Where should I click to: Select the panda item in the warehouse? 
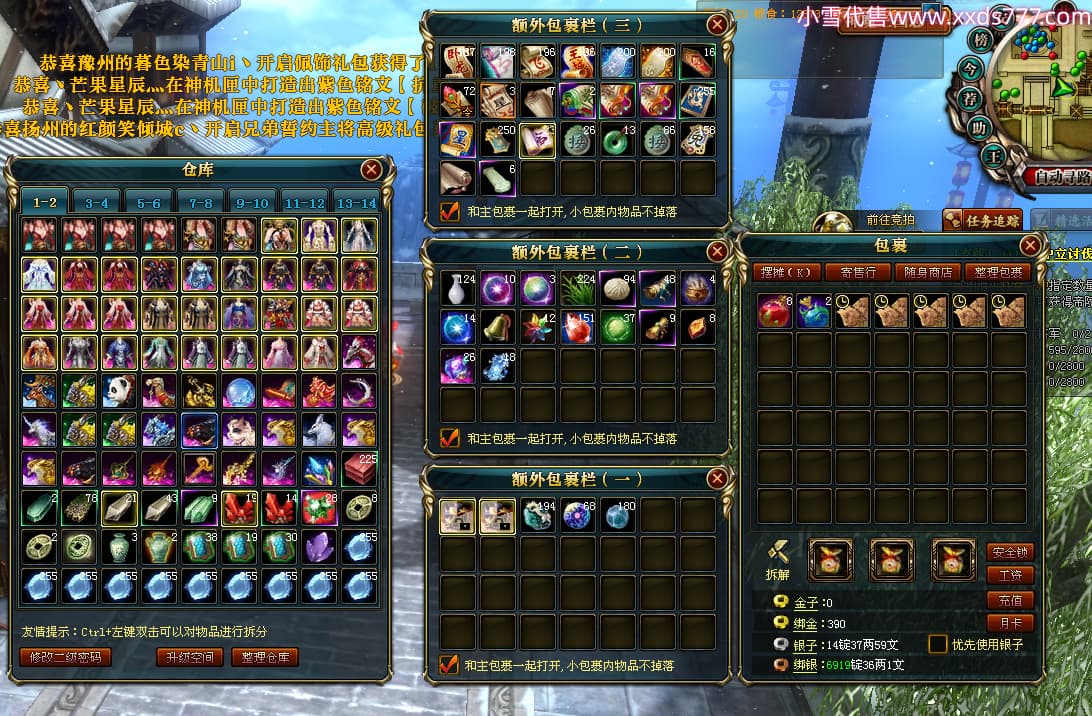click(x=119, y=391)
